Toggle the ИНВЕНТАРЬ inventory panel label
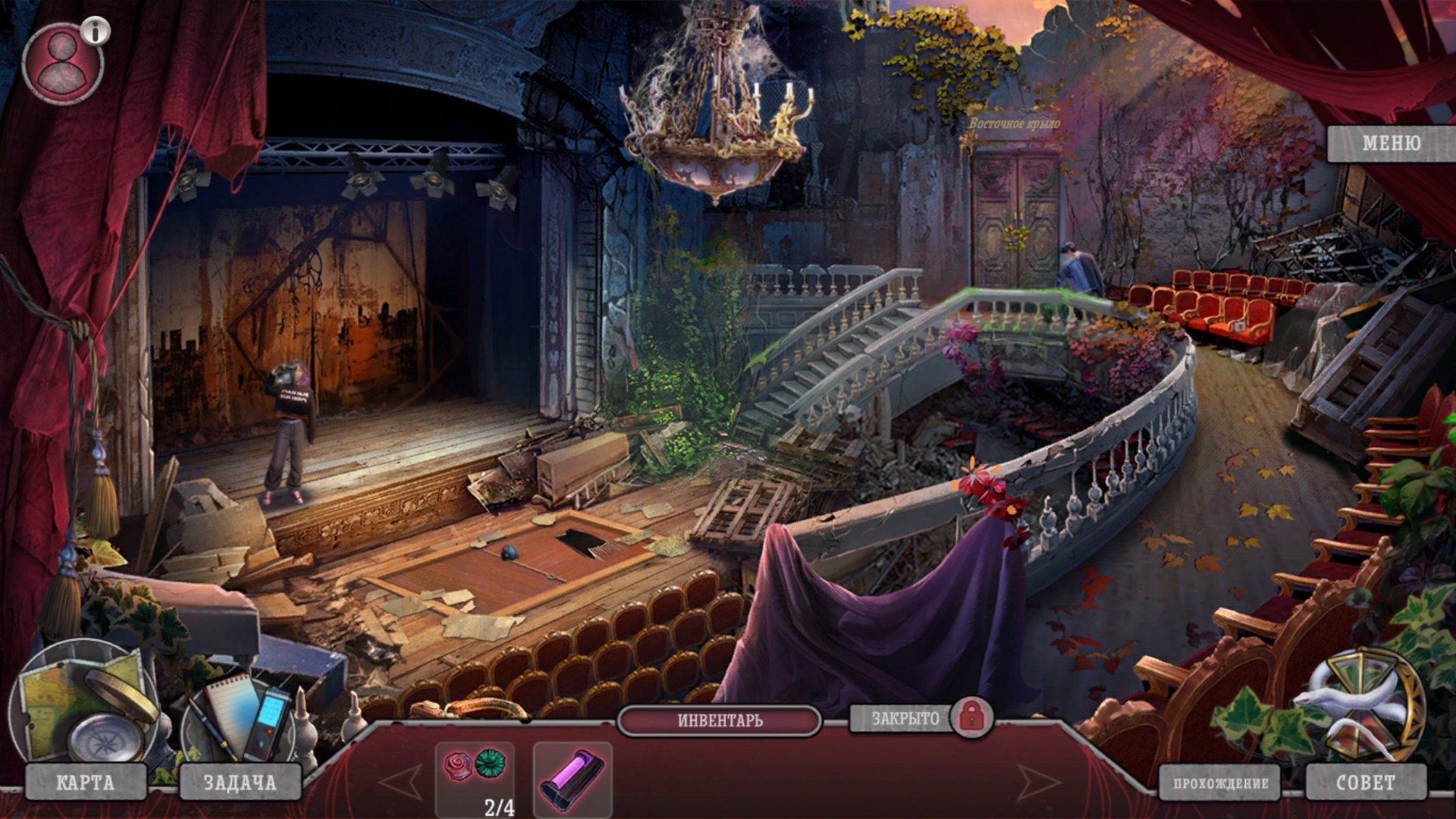 [720, 720]
